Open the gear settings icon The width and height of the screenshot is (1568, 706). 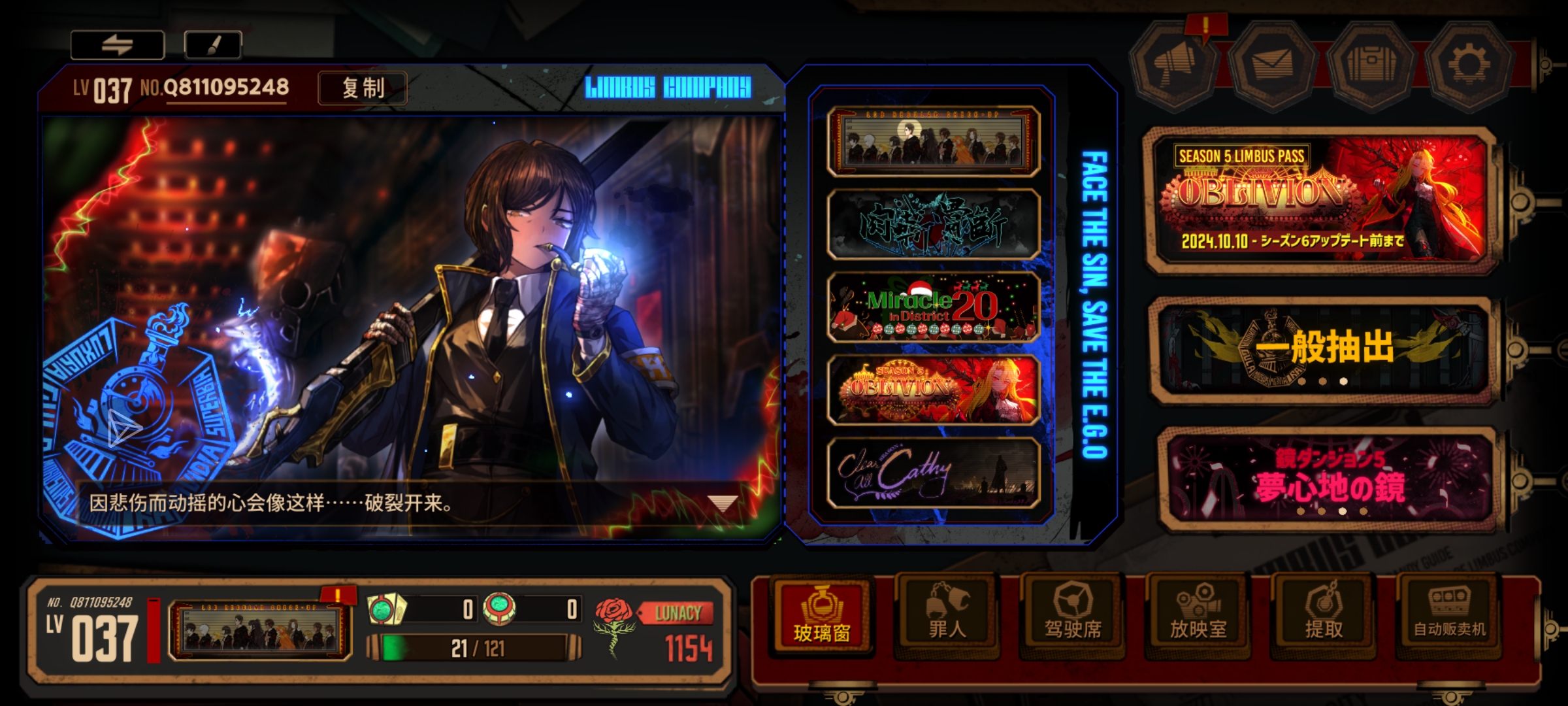point(1468,64)
